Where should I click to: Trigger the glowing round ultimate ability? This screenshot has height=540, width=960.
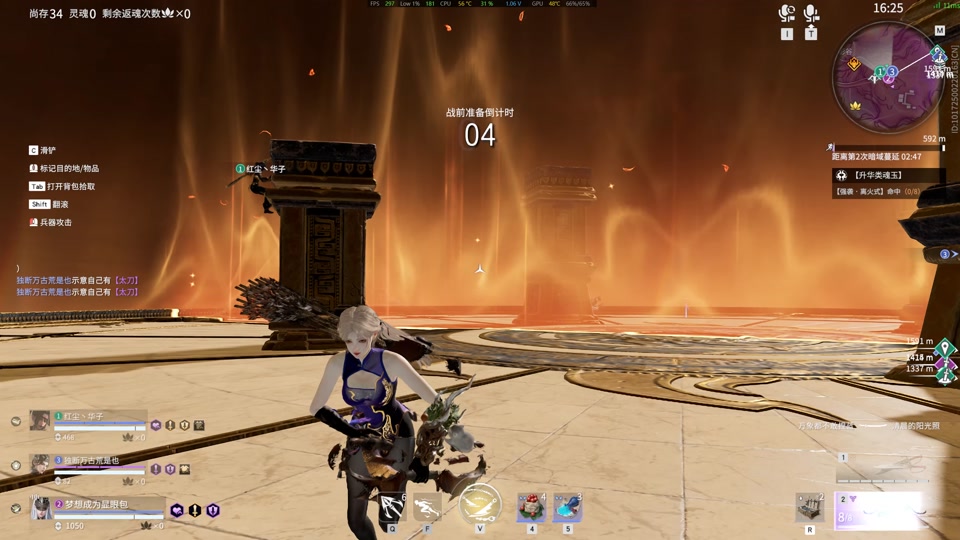click(480, 504)
